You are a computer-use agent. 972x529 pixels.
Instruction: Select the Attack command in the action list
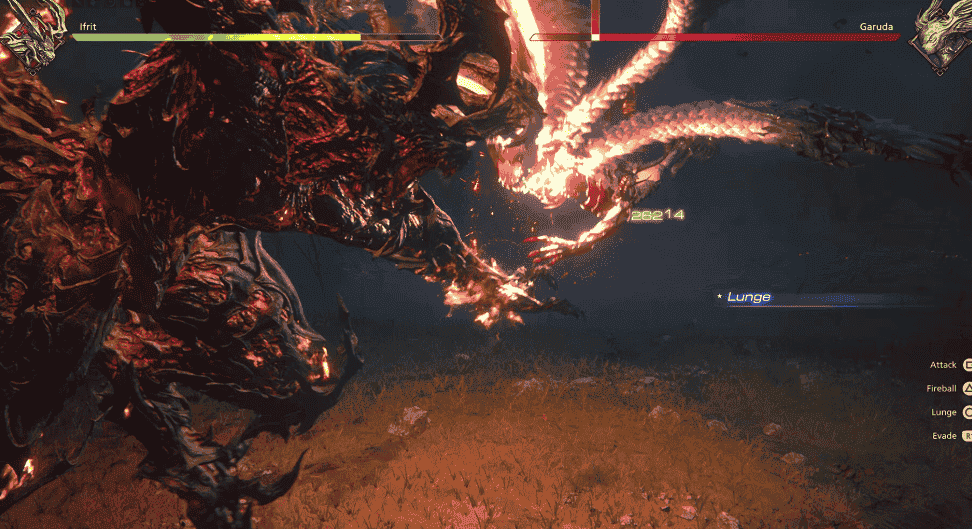tap(943, 366)
